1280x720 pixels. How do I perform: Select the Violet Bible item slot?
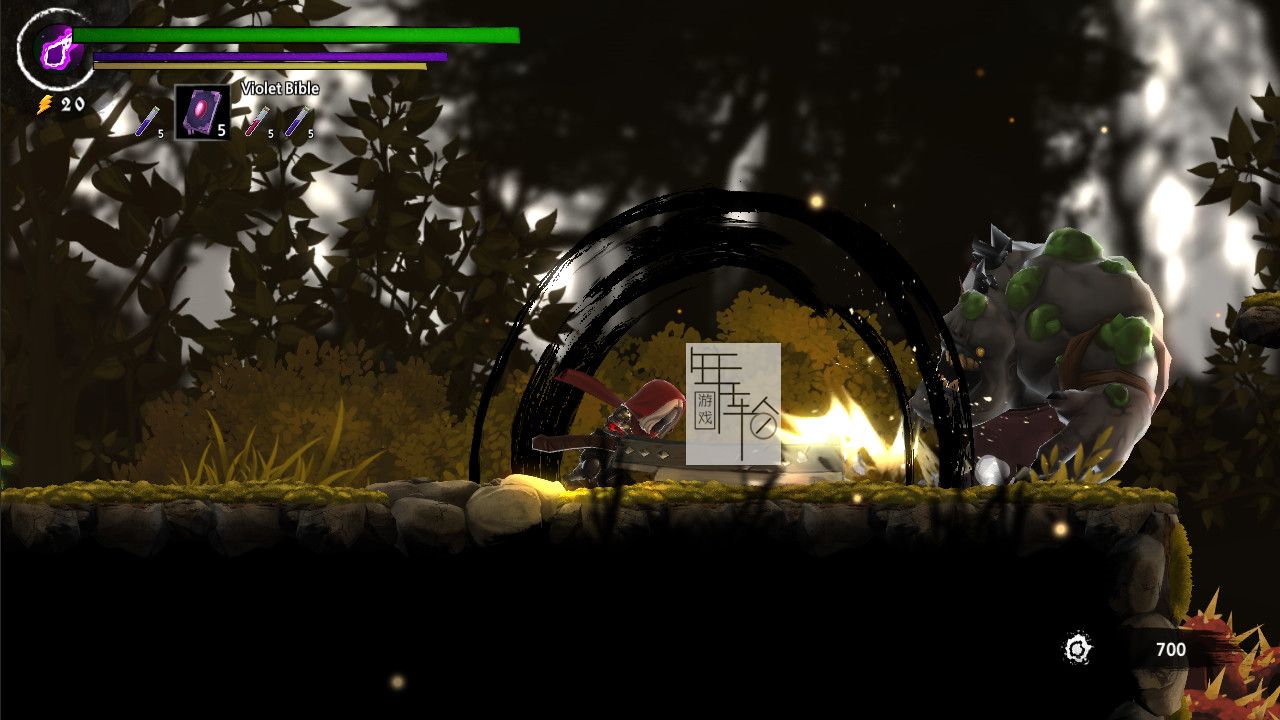(202, 112)
